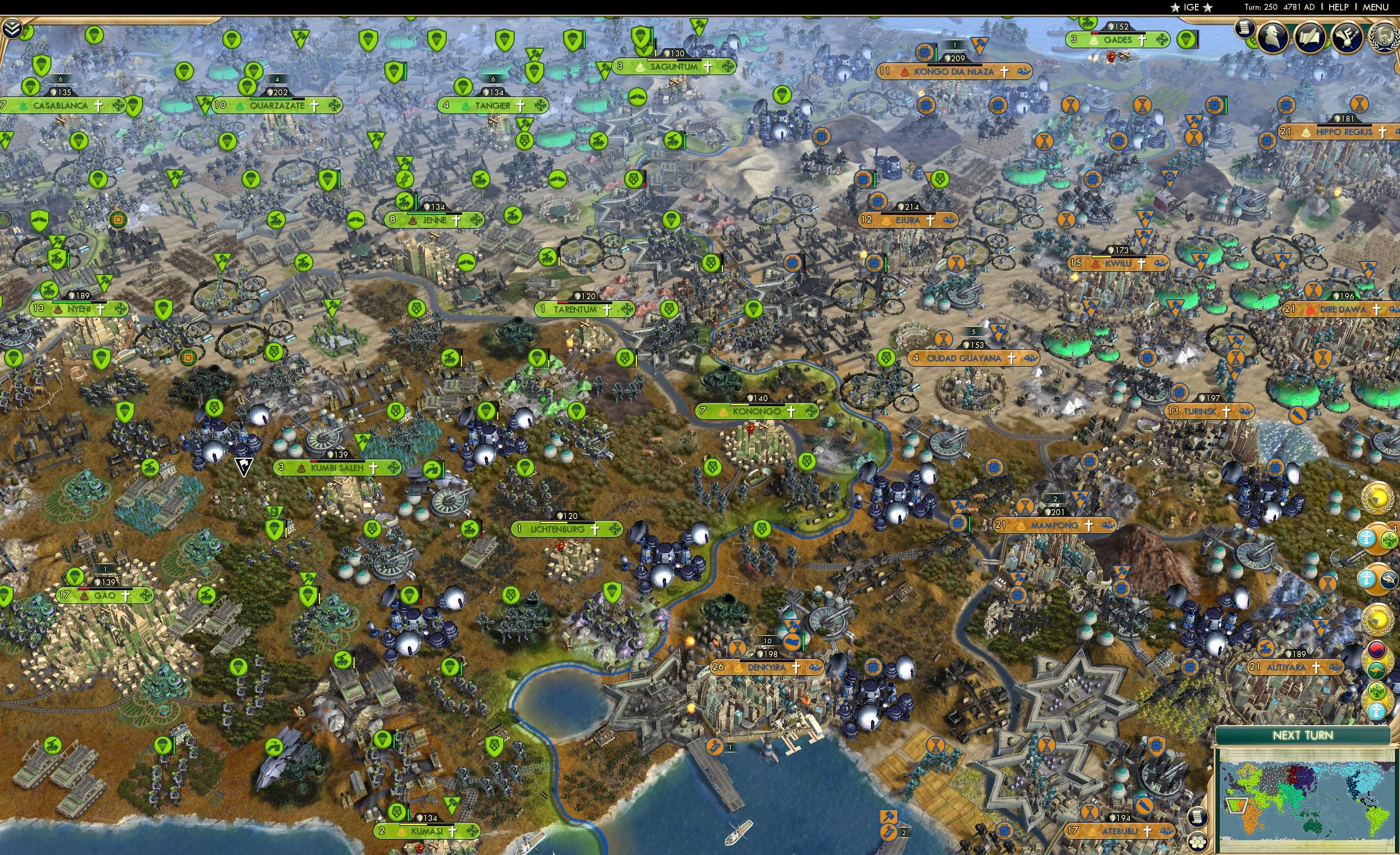Open the MENU options
The height and width of the screenshot is (855, 1400).
click(x=1377, y=7)
